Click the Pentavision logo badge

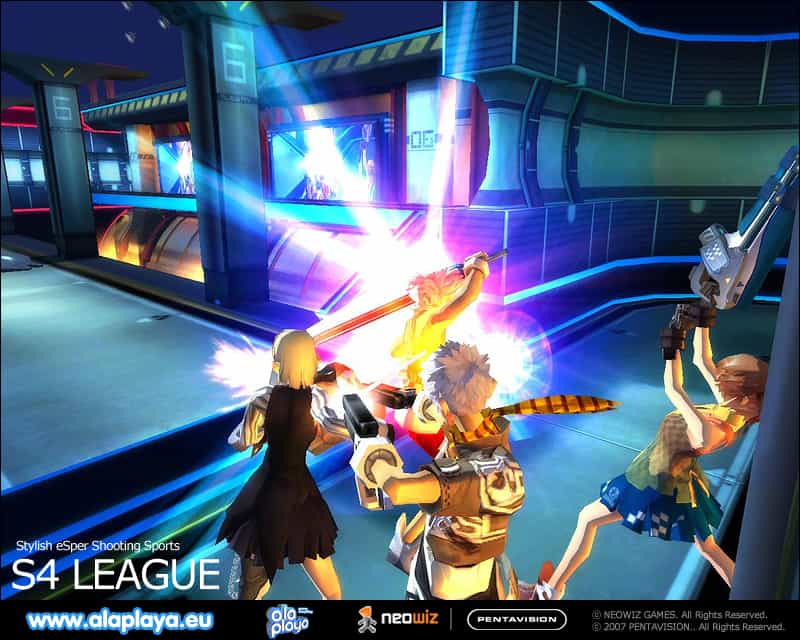[x=517, y=619]
